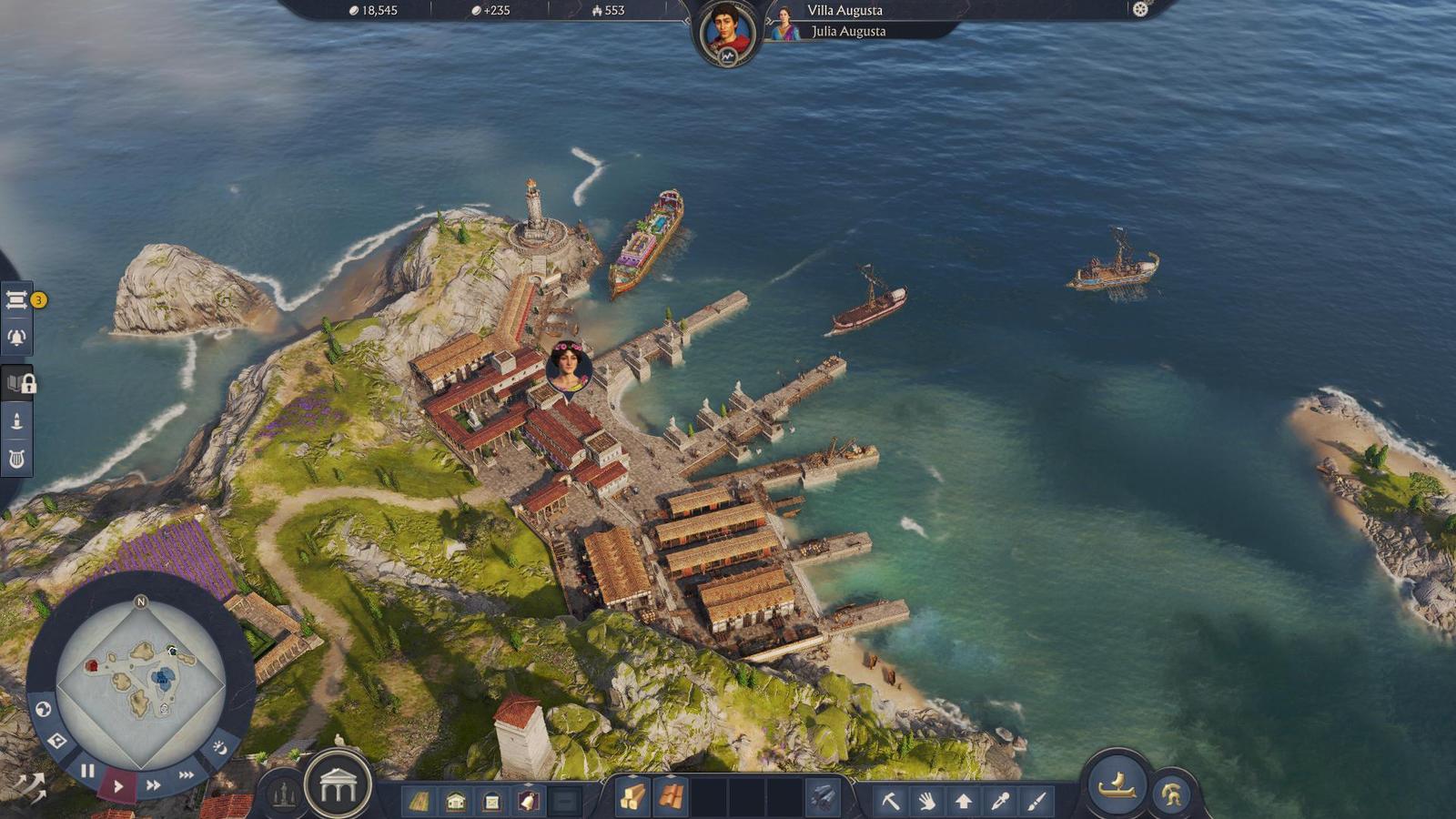Viewport: 1456px width, 819px height.
Task: Open the road construction tab
Action: click(420, 800)
